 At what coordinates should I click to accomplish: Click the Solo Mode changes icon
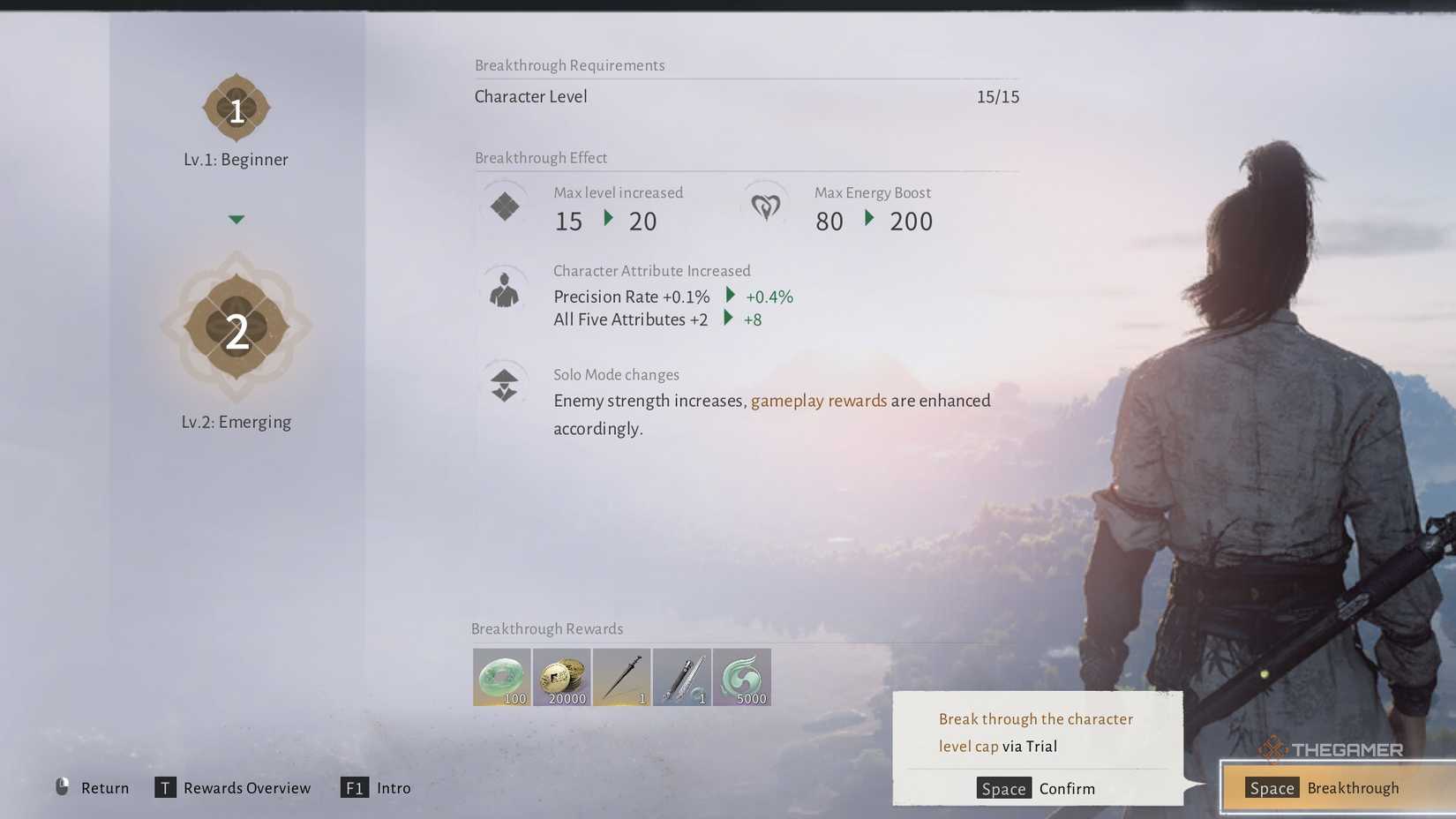pyautogui.click(x=504, y=383)
